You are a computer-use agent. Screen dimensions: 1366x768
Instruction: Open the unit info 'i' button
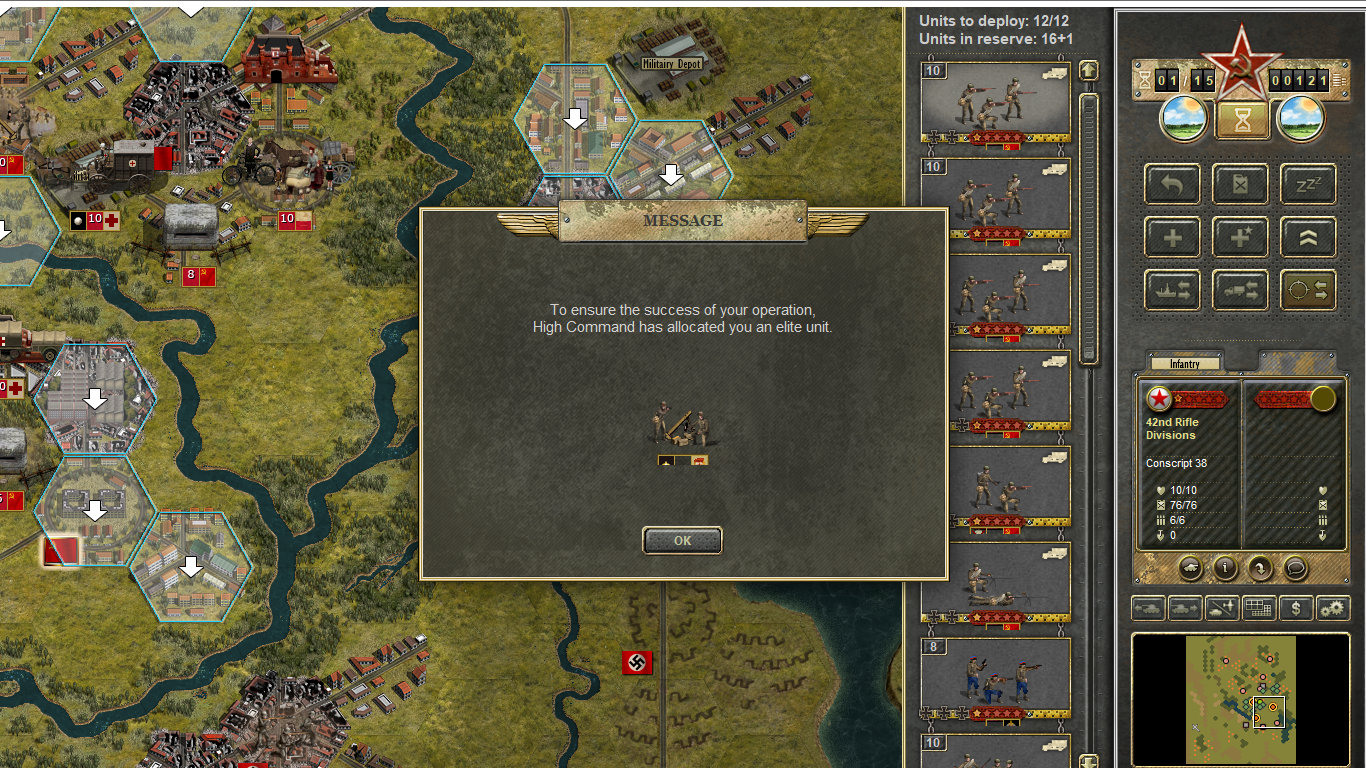1225,568
